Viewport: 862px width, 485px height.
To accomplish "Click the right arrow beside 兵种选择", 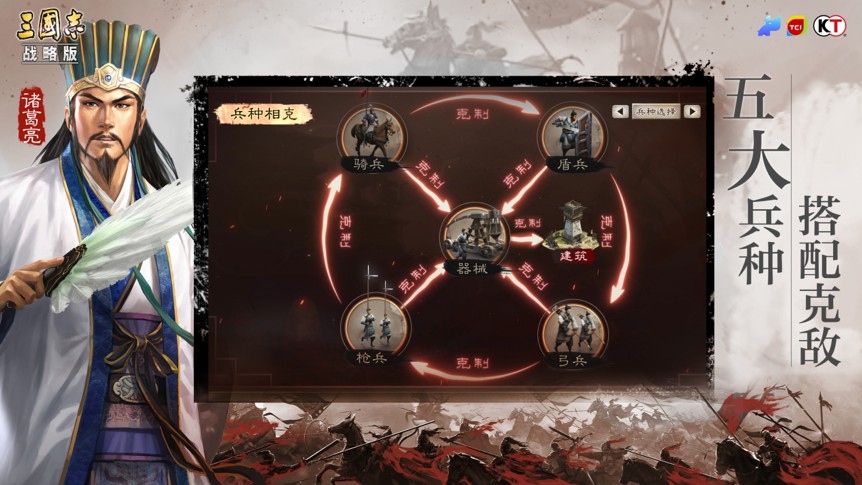I will (x=691, y=112).
